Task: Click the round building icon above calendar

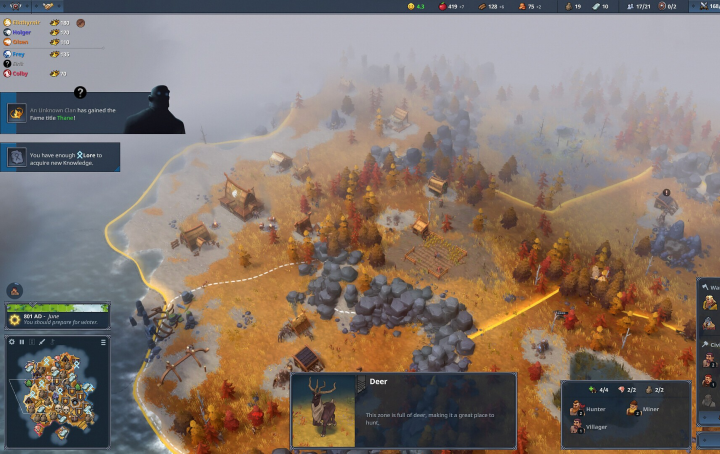Action: tap(15, 291)
